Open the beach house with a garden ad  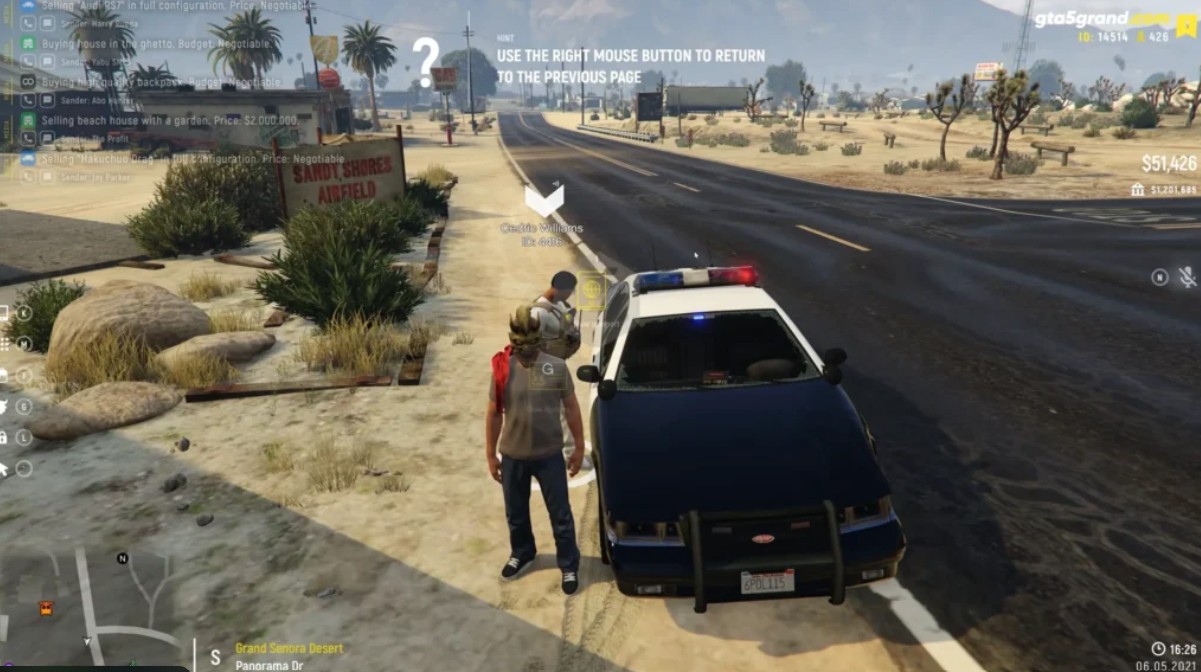tap(170, 120)
